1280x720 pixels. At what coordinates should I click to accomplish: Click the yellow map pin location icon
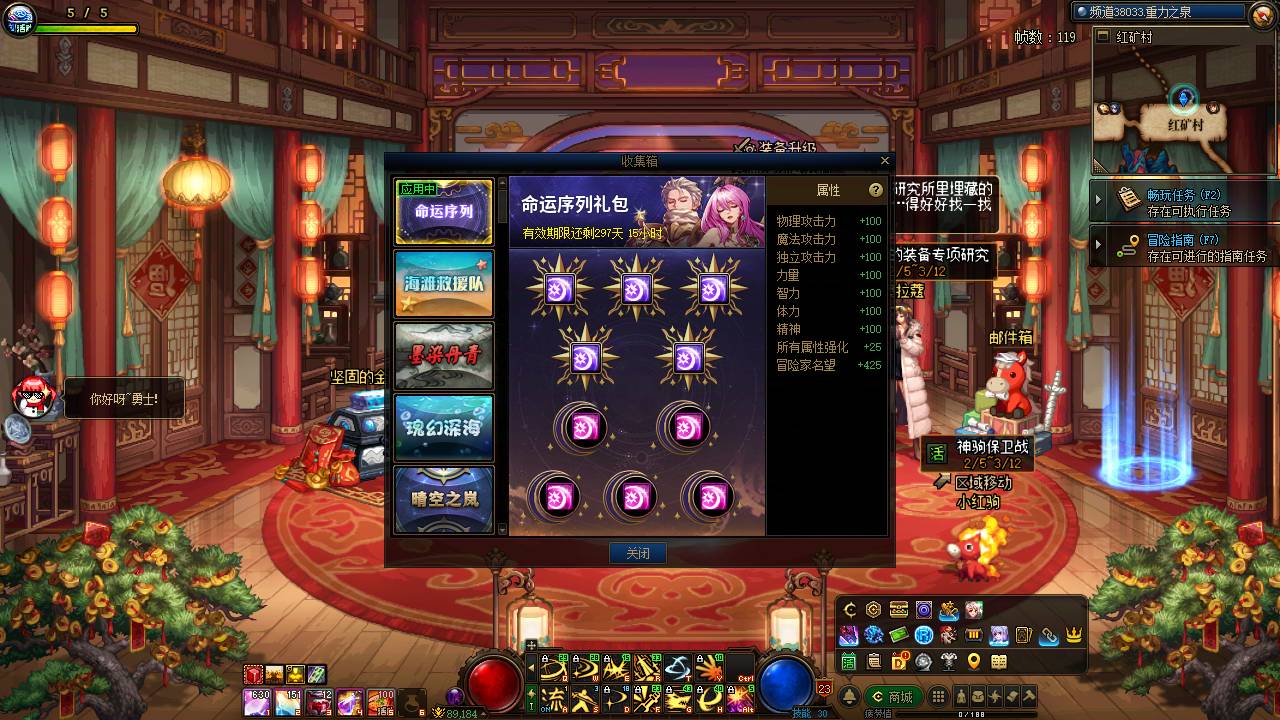(973, 661)
